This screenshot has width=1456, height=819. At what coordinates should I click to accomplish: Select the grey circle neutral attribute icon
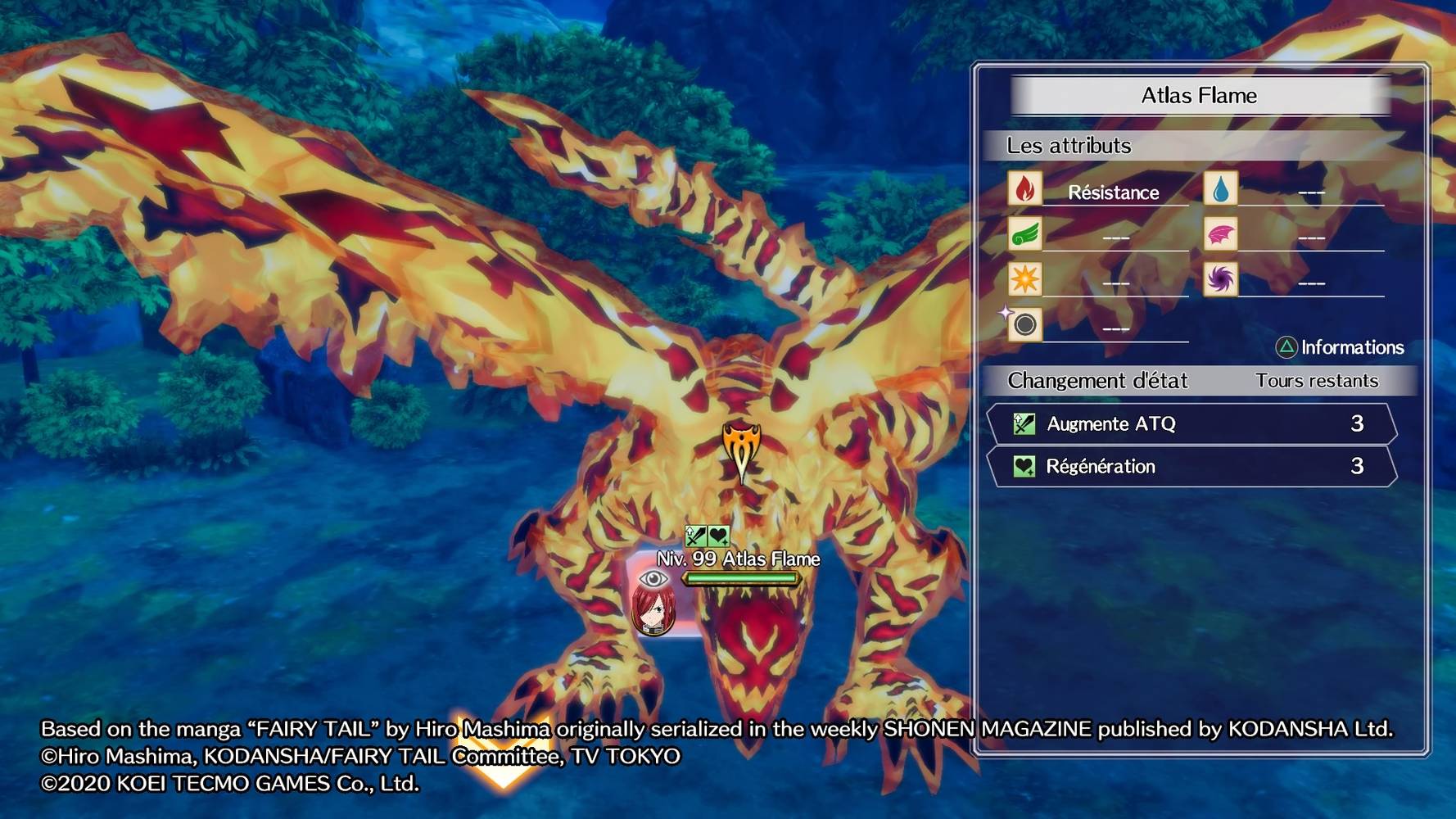[x=1024, y=325]
